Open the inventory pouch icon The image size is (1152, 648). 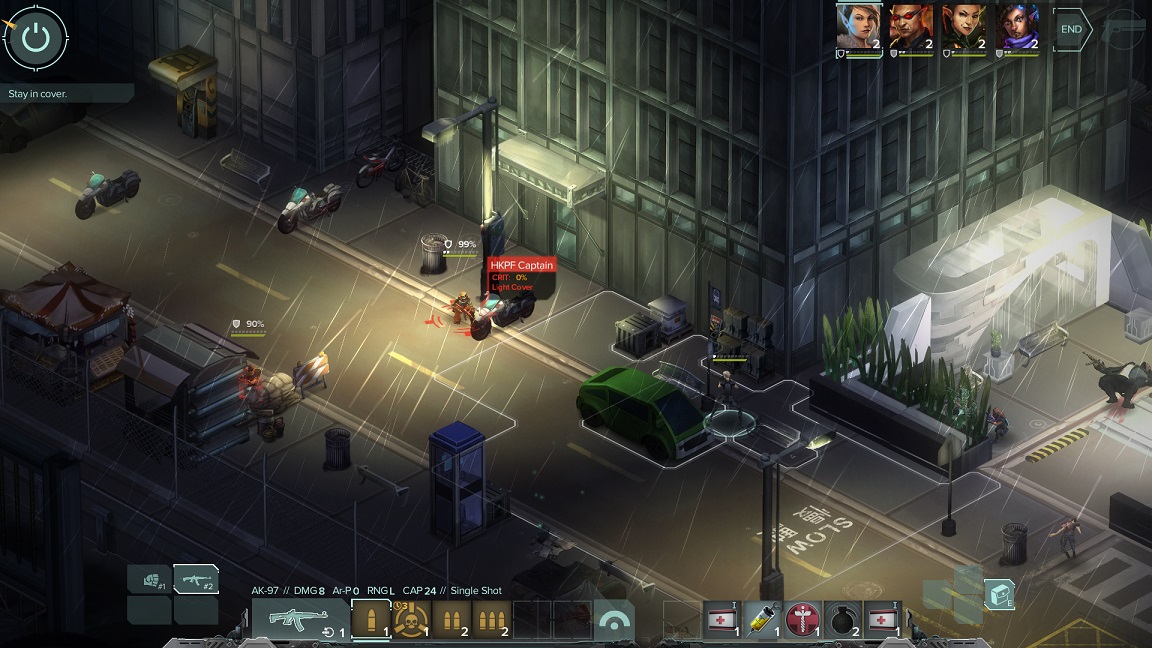(999, 594)
